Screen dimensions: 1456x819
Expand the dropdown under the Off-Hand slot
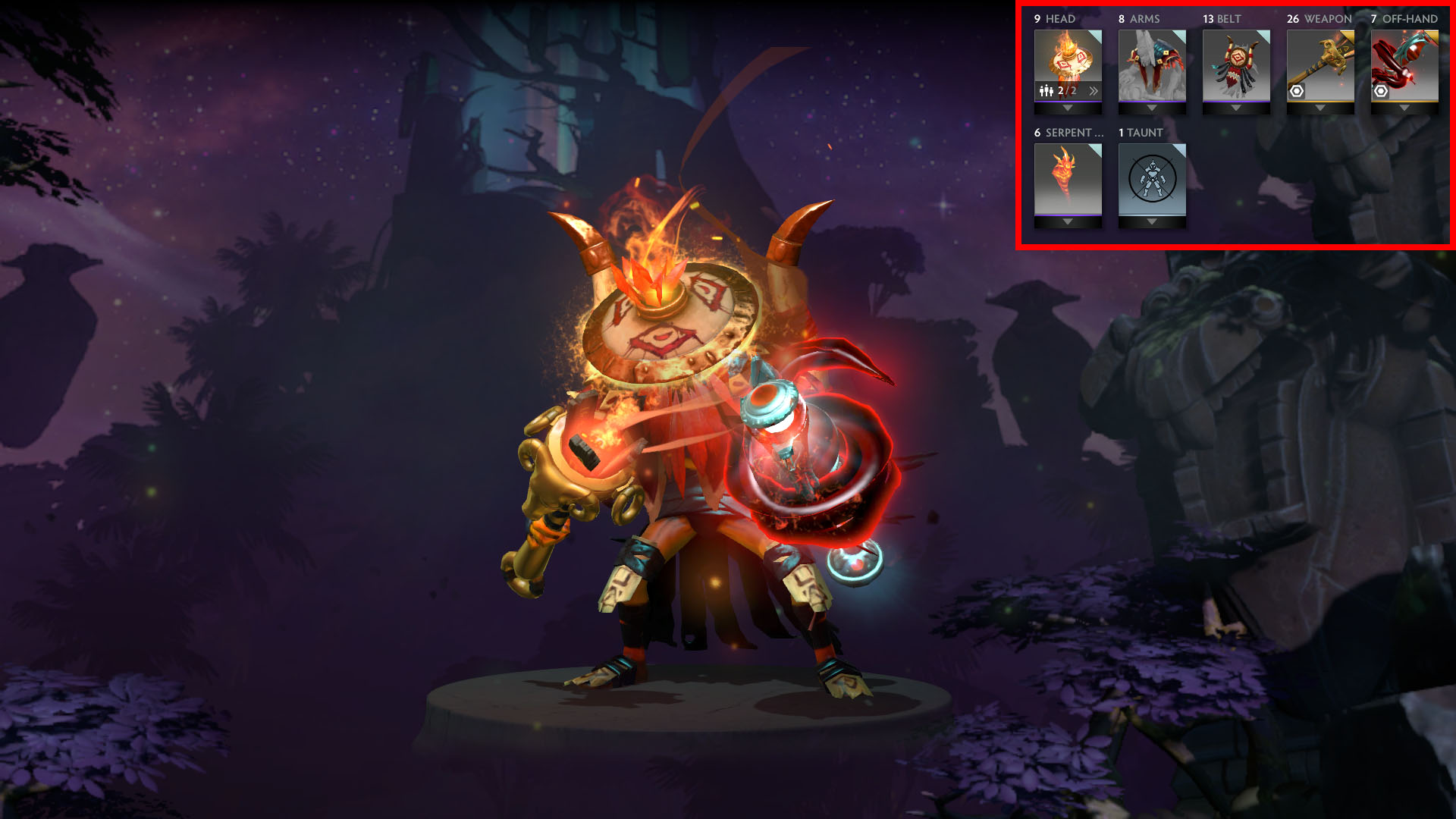tap(1404, 108)
